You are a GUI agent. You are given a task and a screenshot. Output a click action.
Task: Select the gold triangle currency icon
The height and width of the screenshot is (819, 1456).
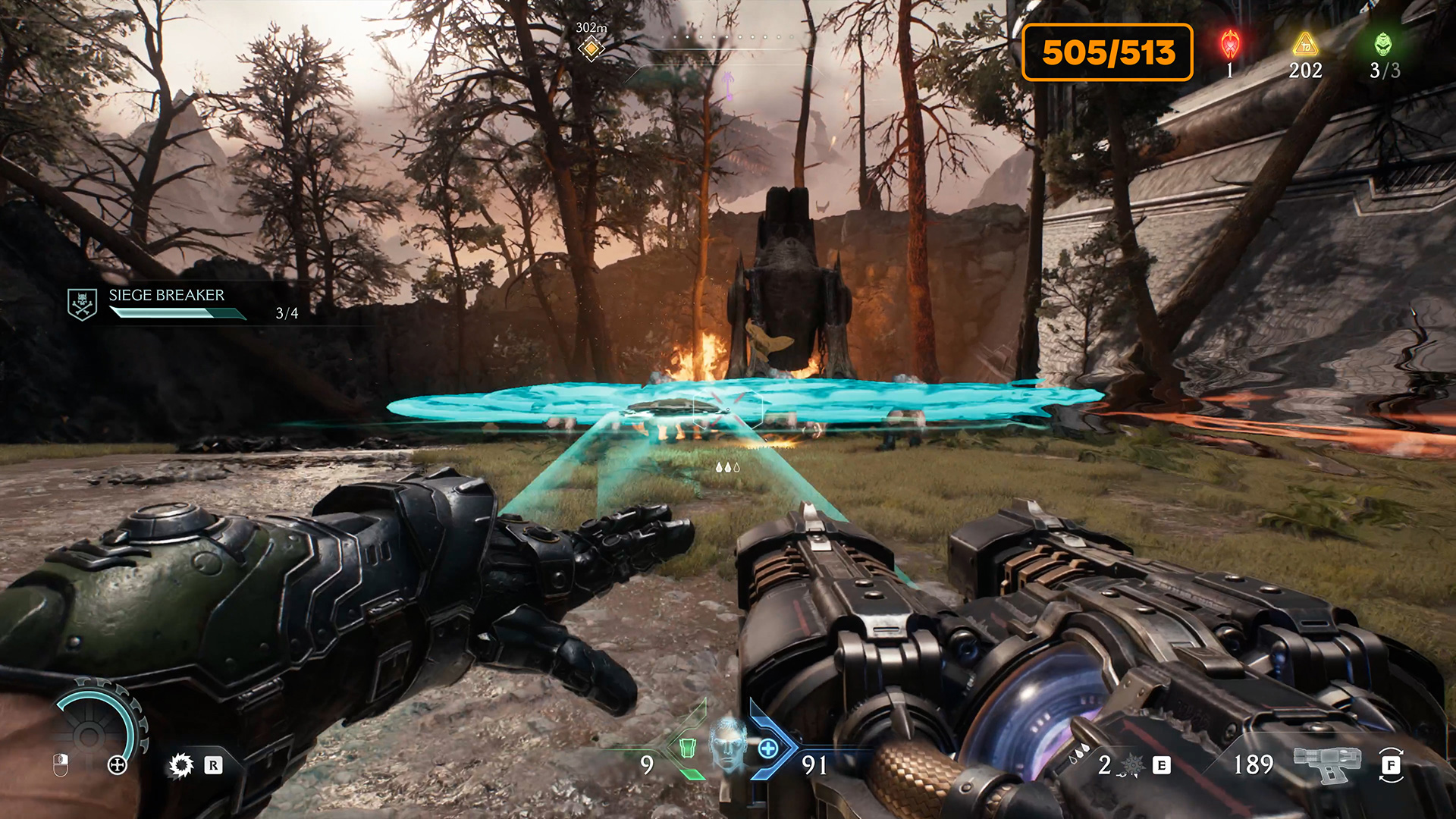tap(1304, 44)
